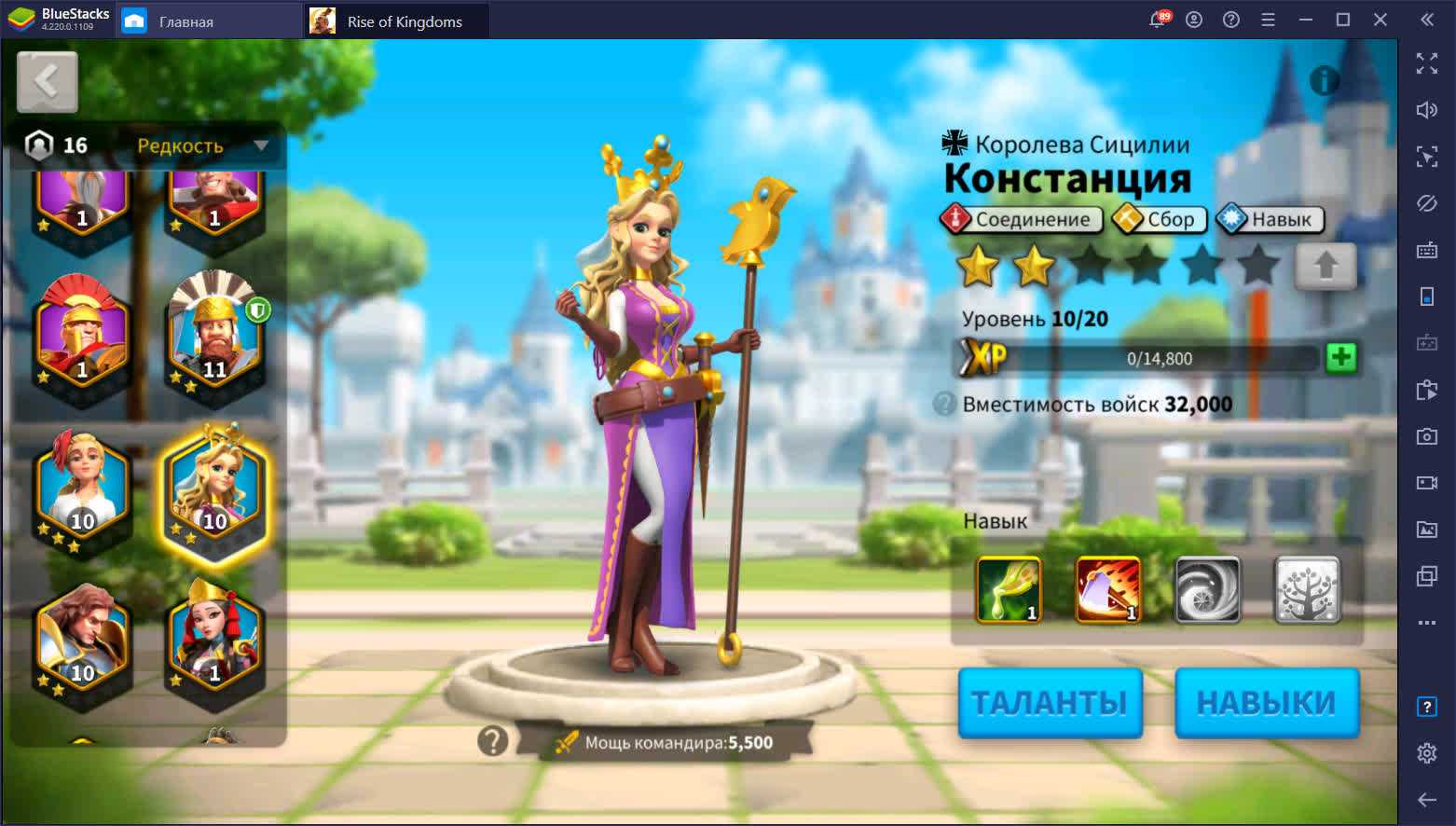1456x826 pixels.
Task: Add commander XP with green plus
Action: click(1340, 358)
